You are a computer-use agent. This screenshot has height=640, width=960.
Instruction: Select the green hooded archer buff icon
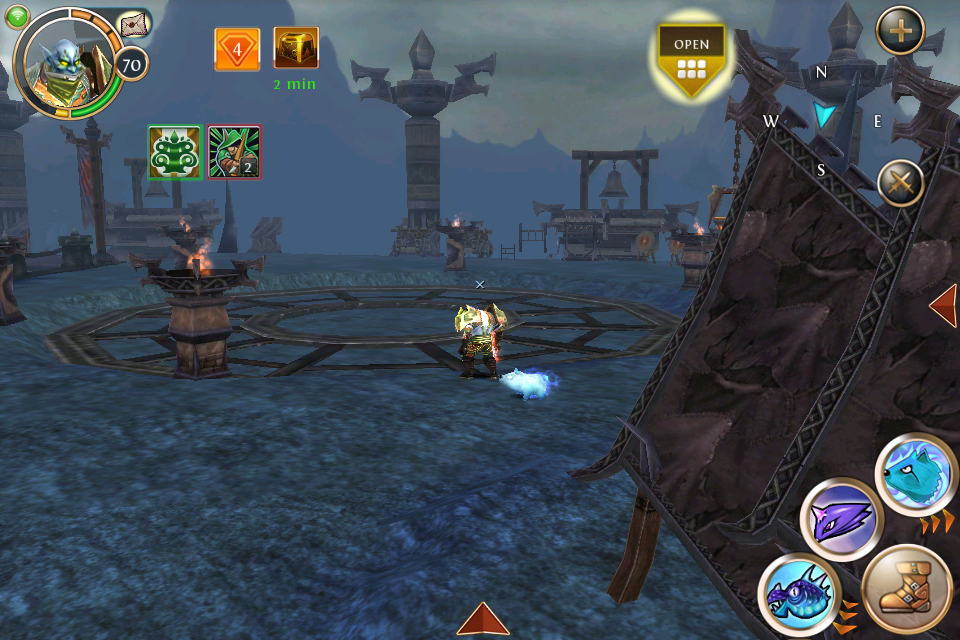coord(235,152)
